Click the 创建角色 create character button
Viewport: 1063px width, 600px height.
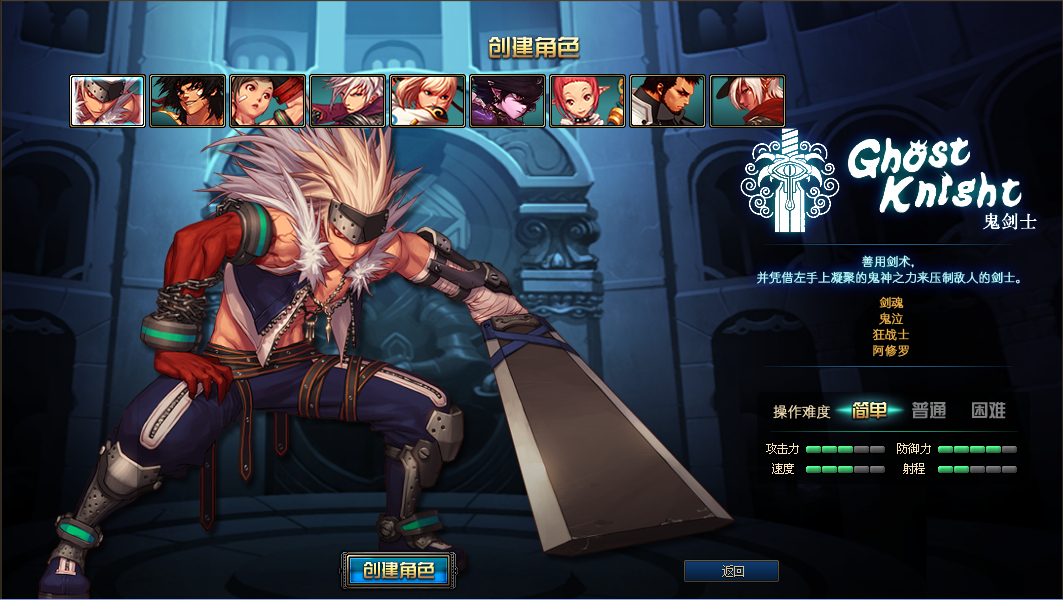coord(398,571)
